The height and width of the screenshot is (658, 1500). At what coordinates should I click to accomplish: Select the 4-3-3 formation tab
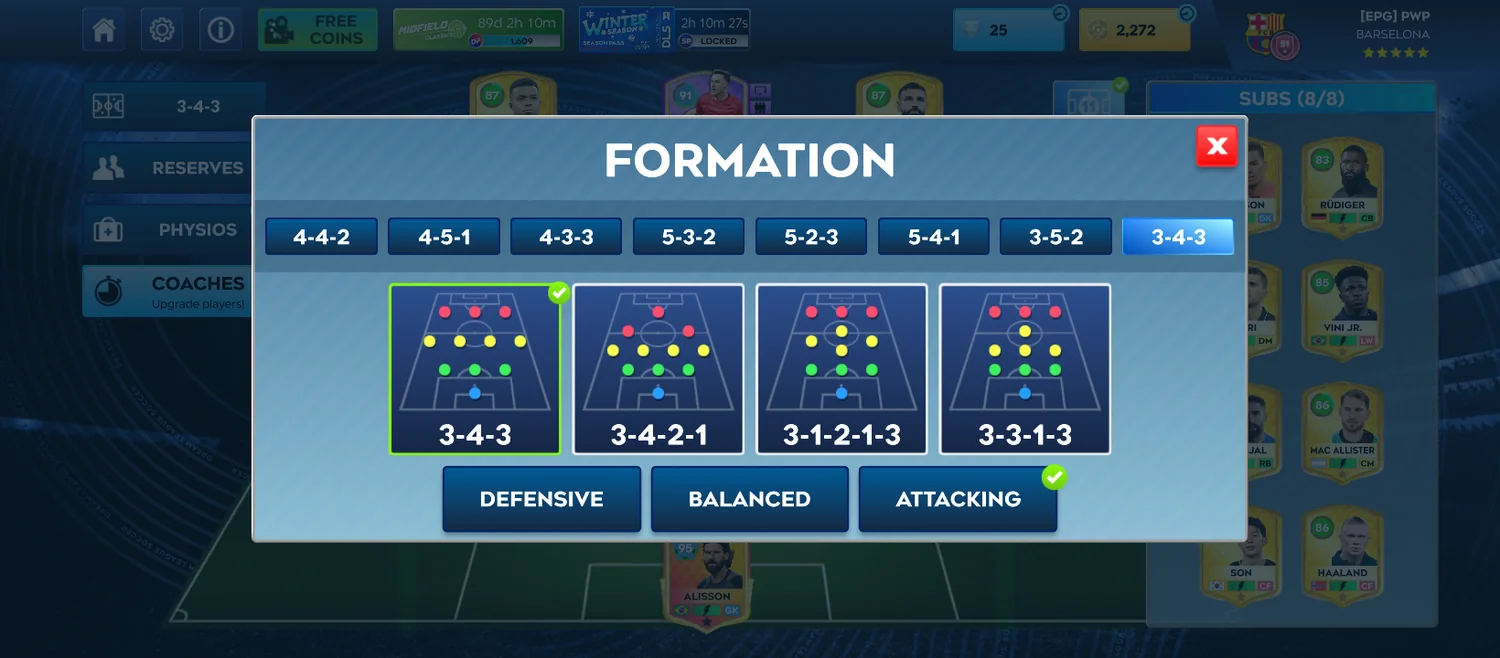(x=566, y=237)
